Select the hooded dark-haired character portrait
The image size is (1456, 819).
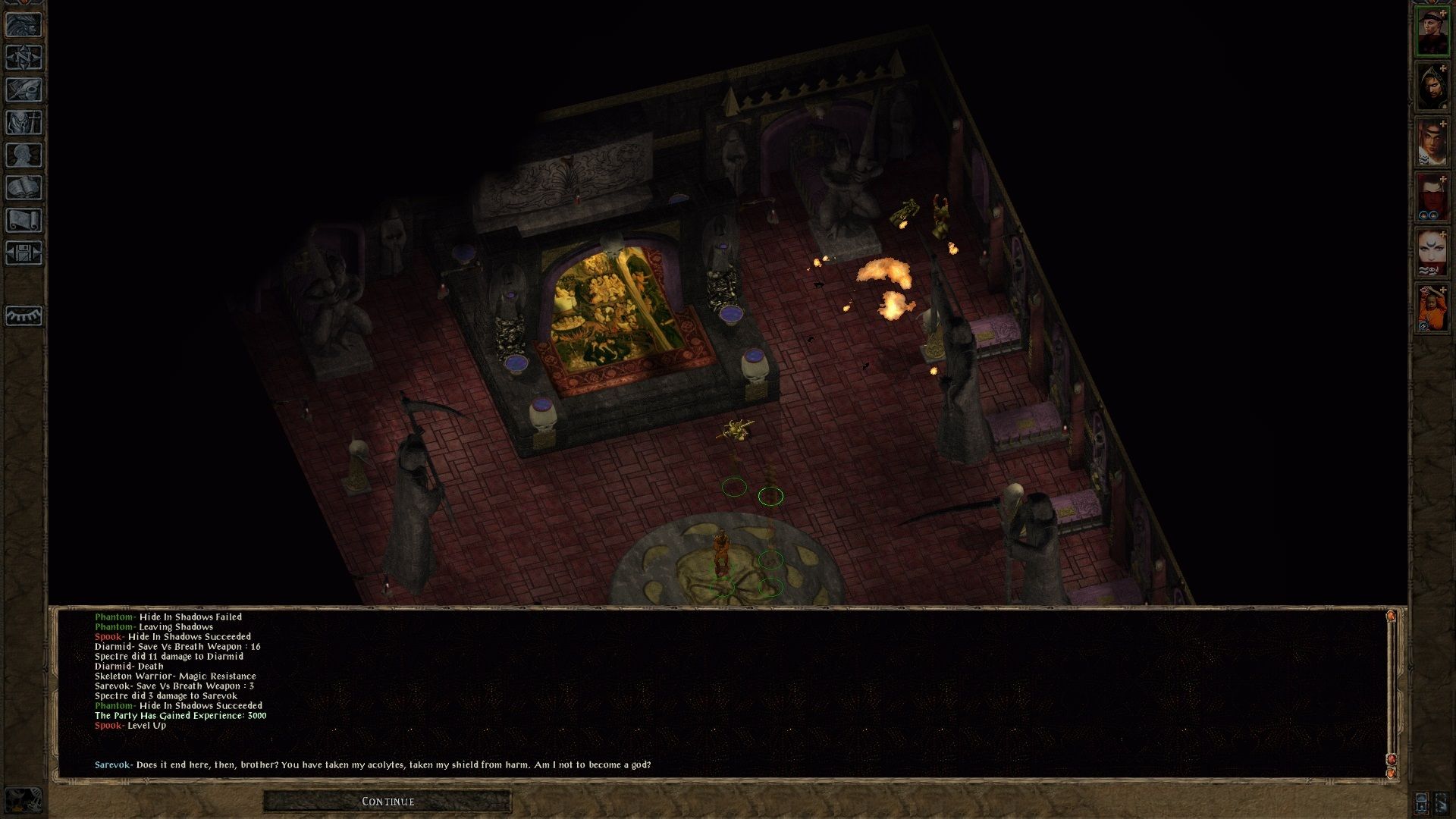click(1432, 87)
